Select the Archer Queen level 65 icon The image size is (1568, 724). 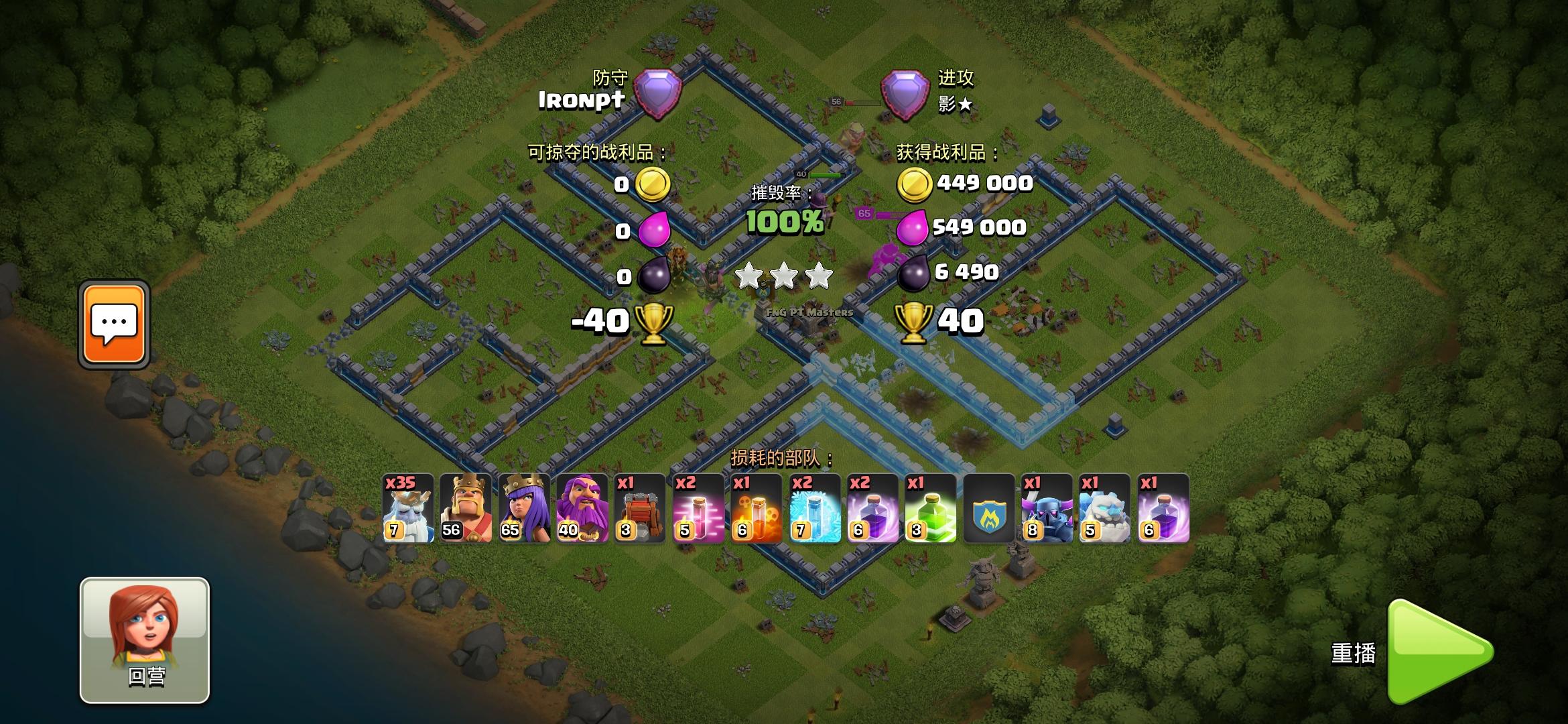[x=524, y=508]
